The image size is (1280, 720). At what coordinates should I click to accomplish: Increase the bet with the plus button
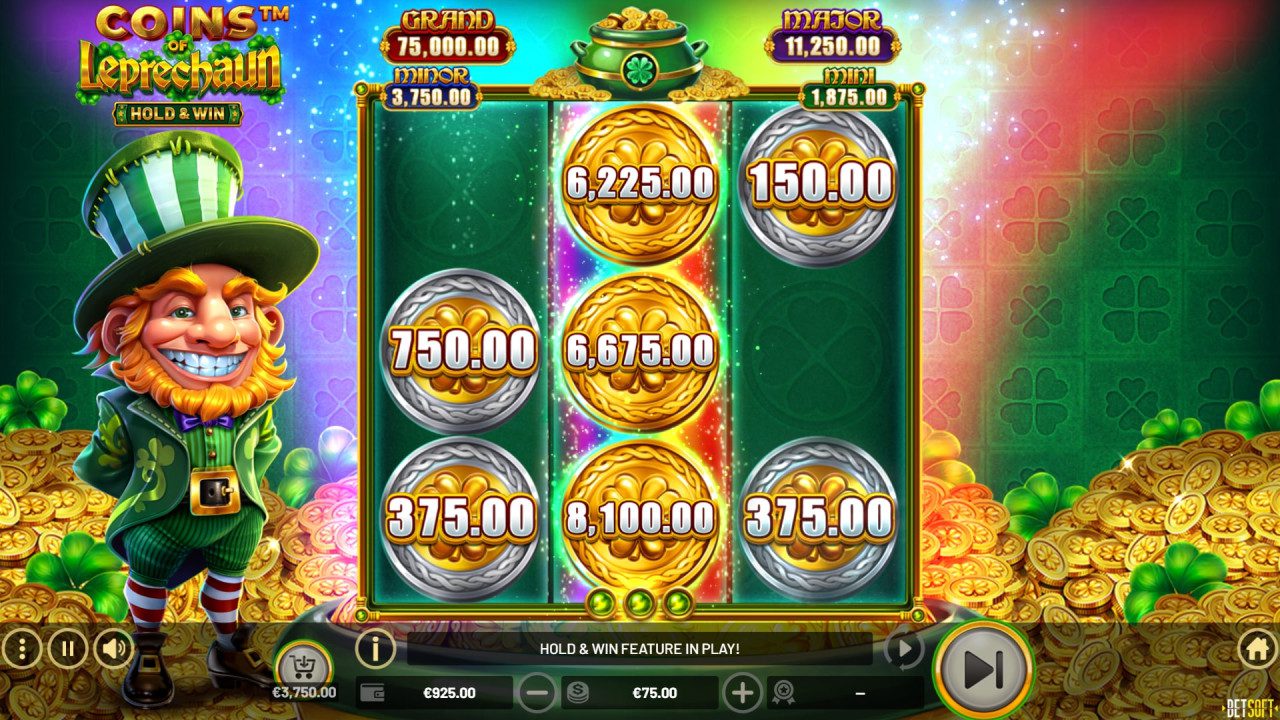pyautogui.click(x=742, y=692)
